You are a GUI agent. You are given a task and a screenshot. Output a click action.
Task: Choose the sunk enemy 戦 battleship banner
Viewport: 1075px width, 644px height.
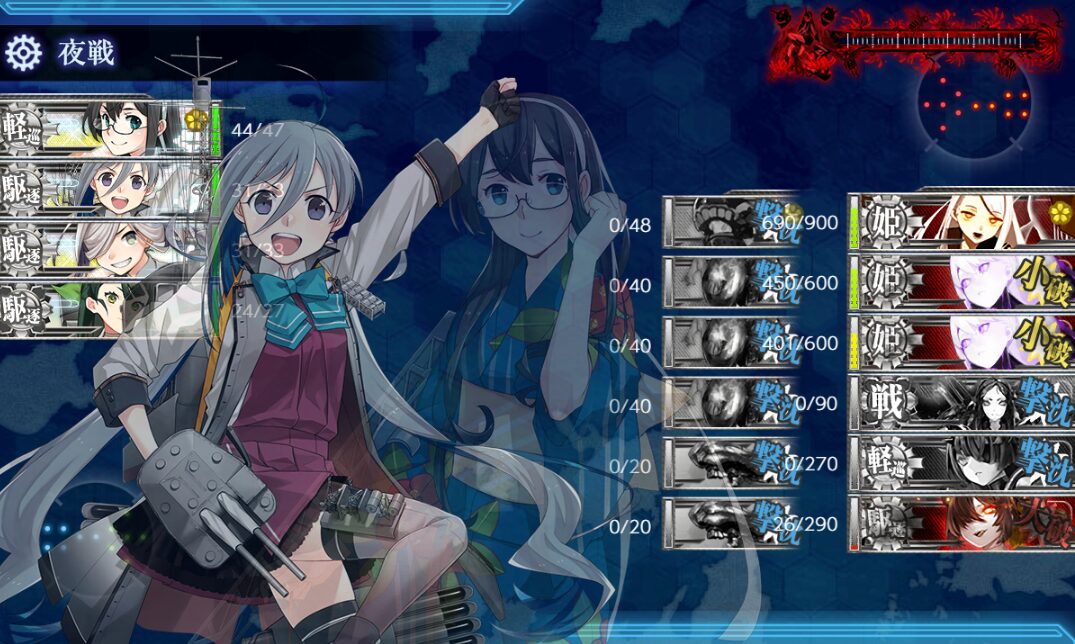coord(960,402)
